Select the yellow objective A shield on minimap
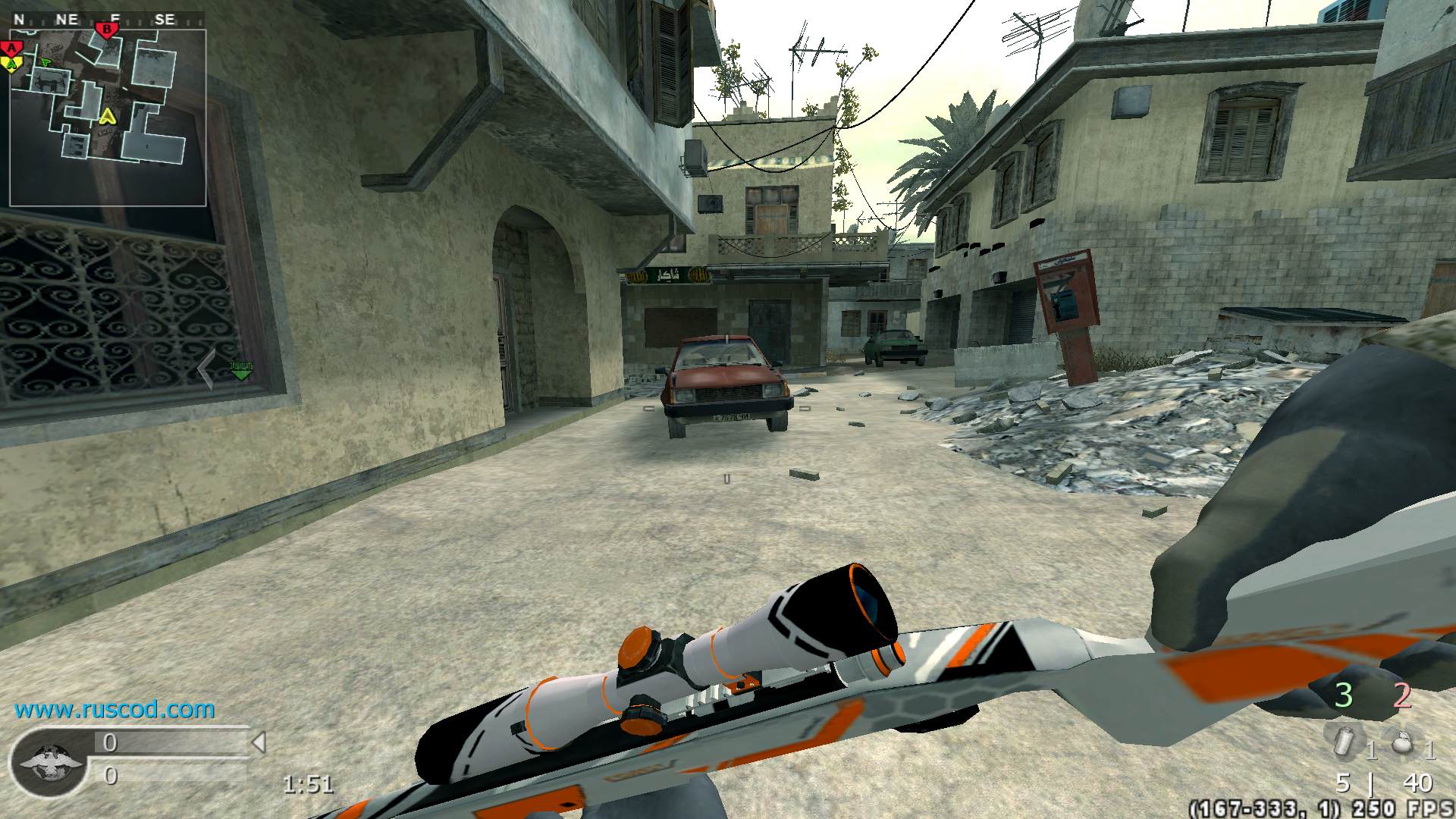Image resolution: width=1456 pixels, height=819 pixels. (11, 64)
